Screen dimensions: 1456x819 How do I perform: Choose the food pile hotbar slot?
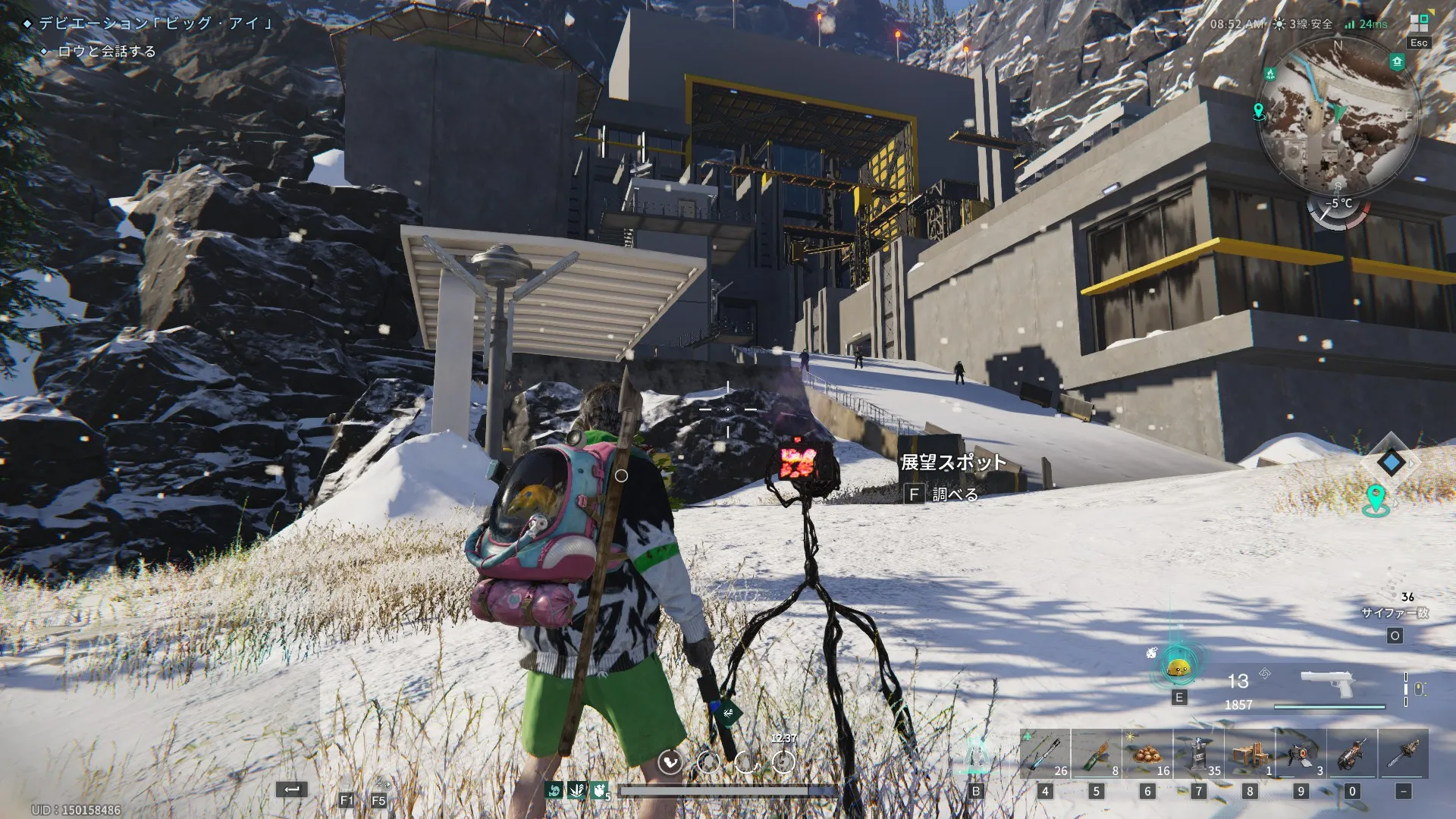pos(1147,754)
